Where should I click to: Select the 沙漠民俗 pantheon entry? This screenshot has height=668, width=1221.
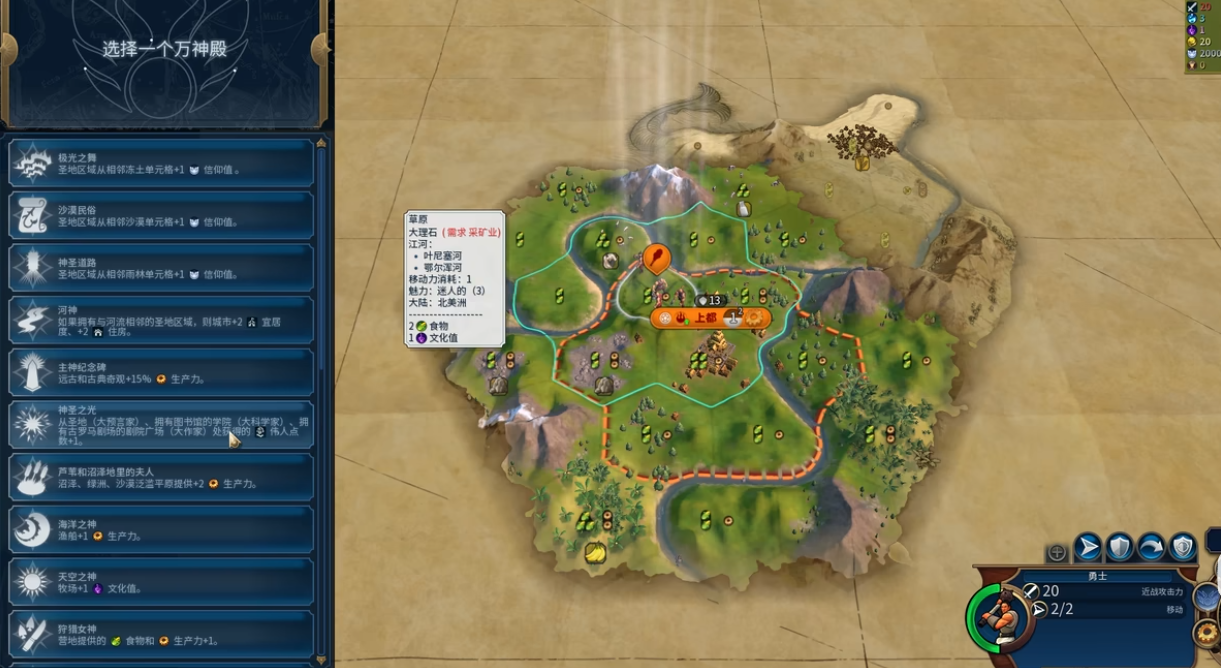160,215
